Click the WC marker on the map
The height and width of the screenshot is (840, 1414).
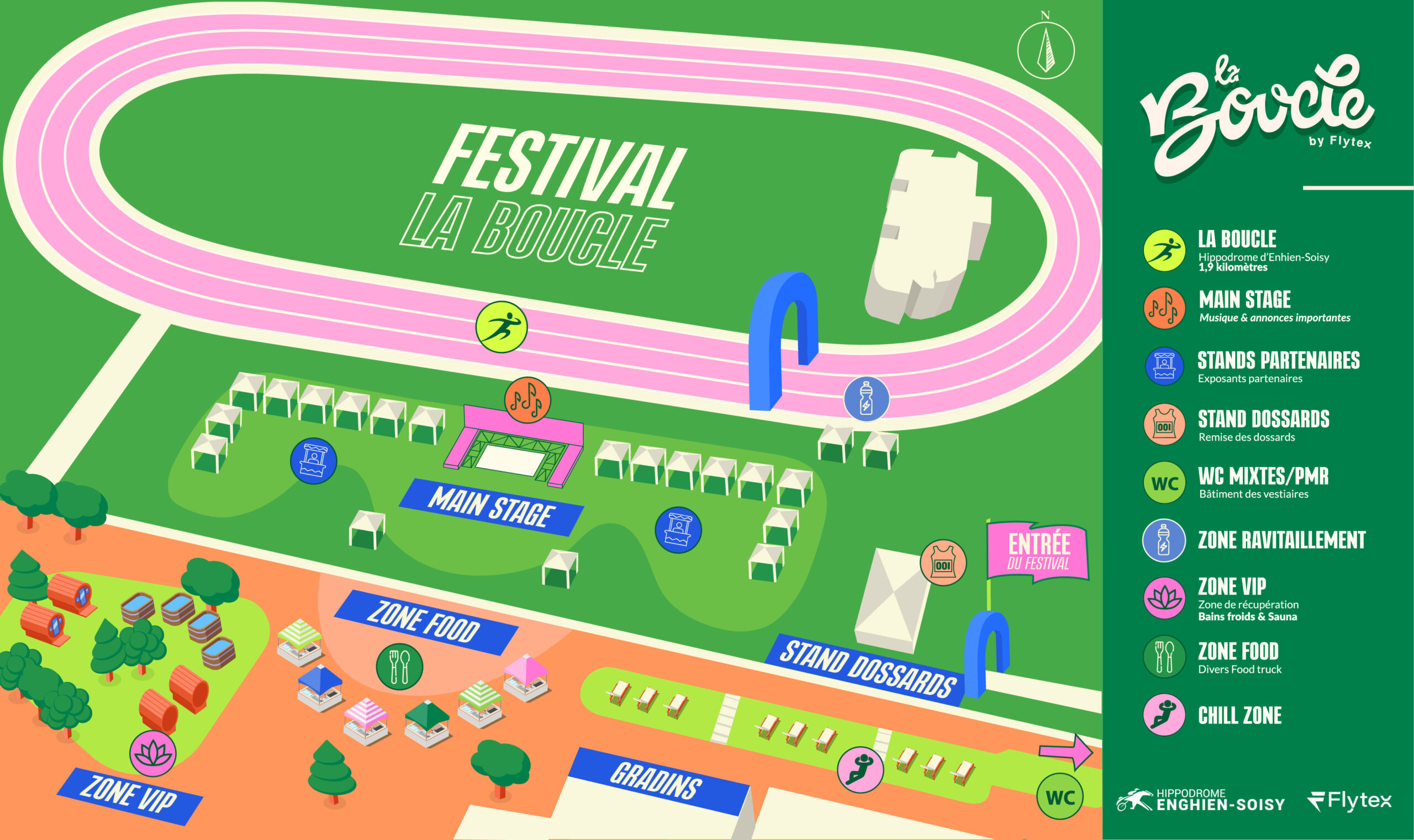click(x=1059, y=797)
